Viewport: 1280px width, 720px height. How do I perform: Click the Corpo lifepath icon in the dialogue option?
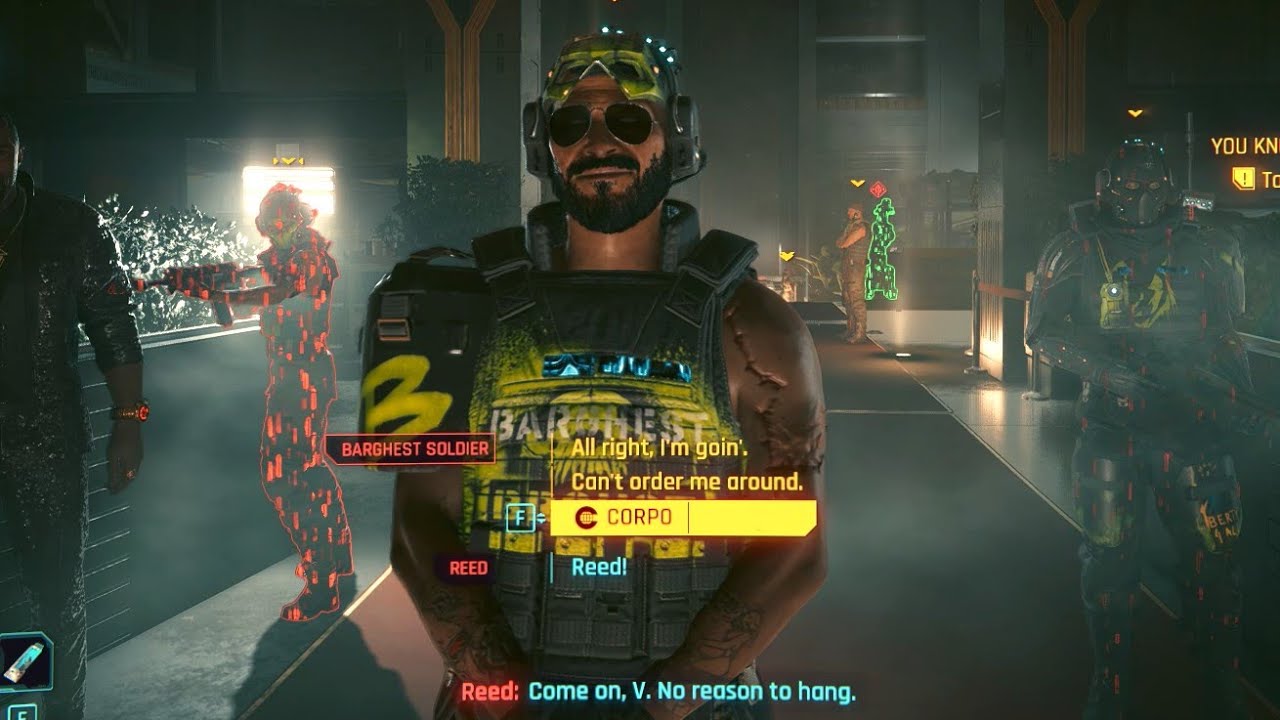585,517
